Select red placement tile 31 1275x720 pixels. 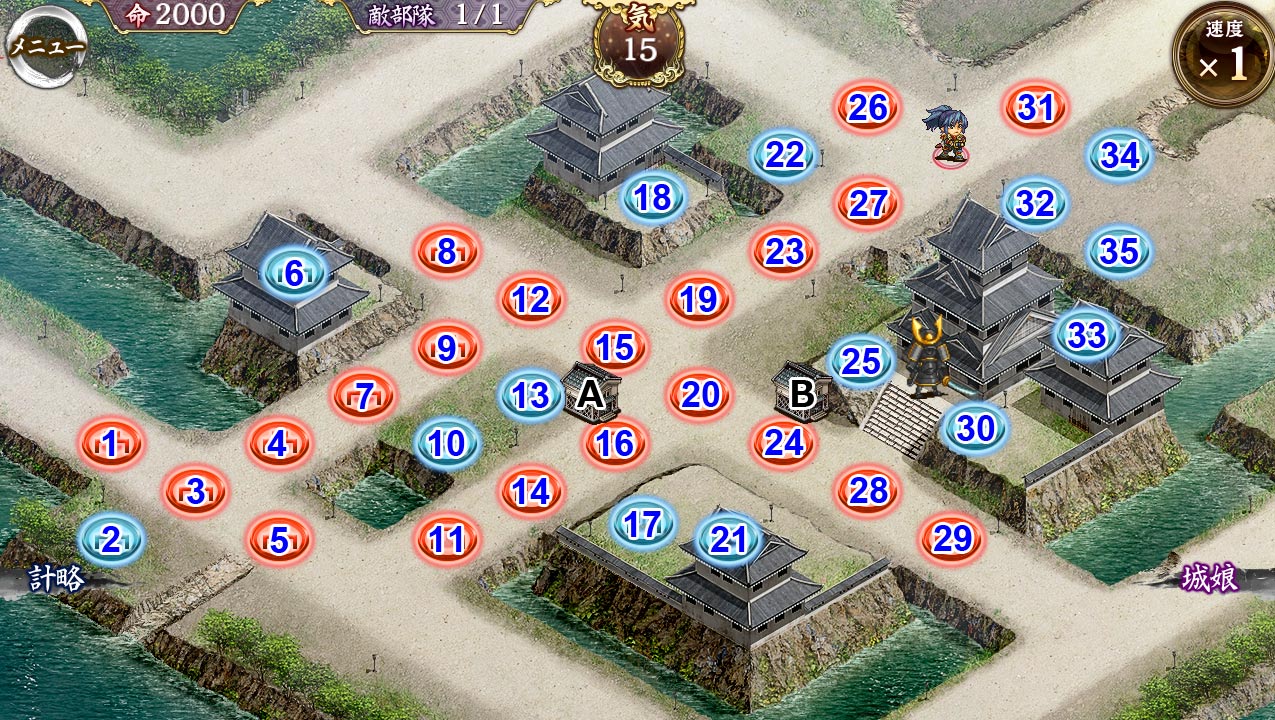[x=1036, y=107]
